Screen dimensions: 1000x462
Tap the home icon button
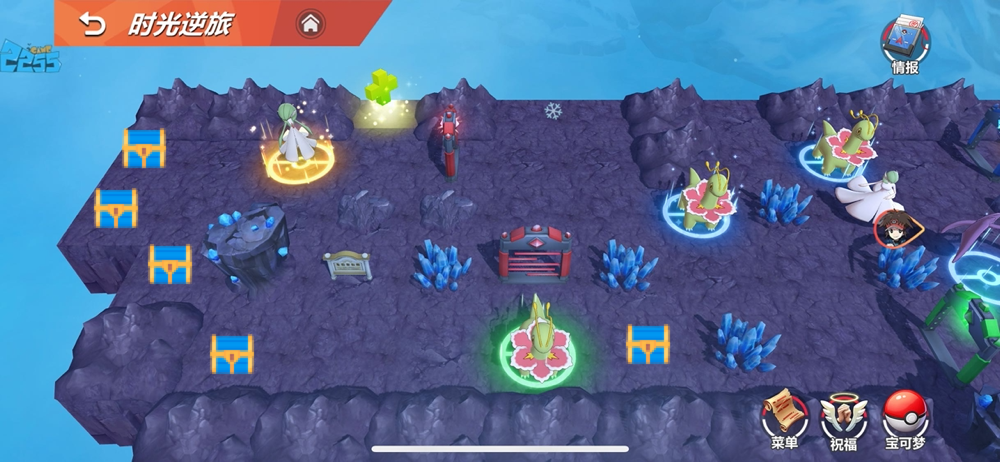310,23
